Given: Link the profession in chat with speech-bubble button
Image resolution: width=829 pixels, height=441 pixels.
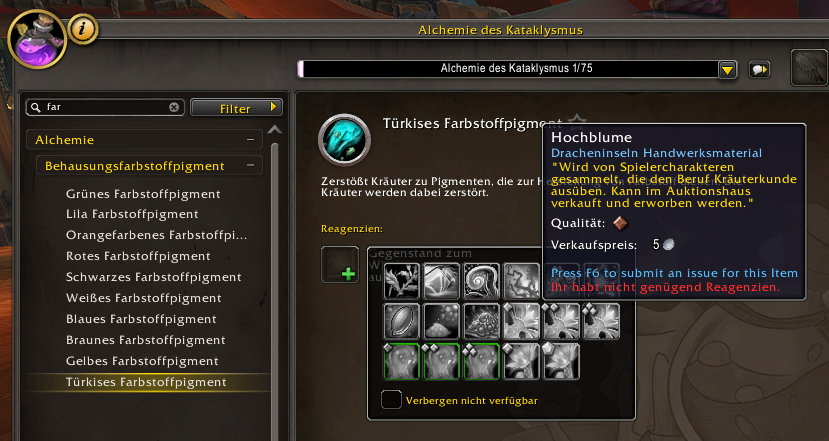Looking at the screenshot, I should [x=760, y=69].
